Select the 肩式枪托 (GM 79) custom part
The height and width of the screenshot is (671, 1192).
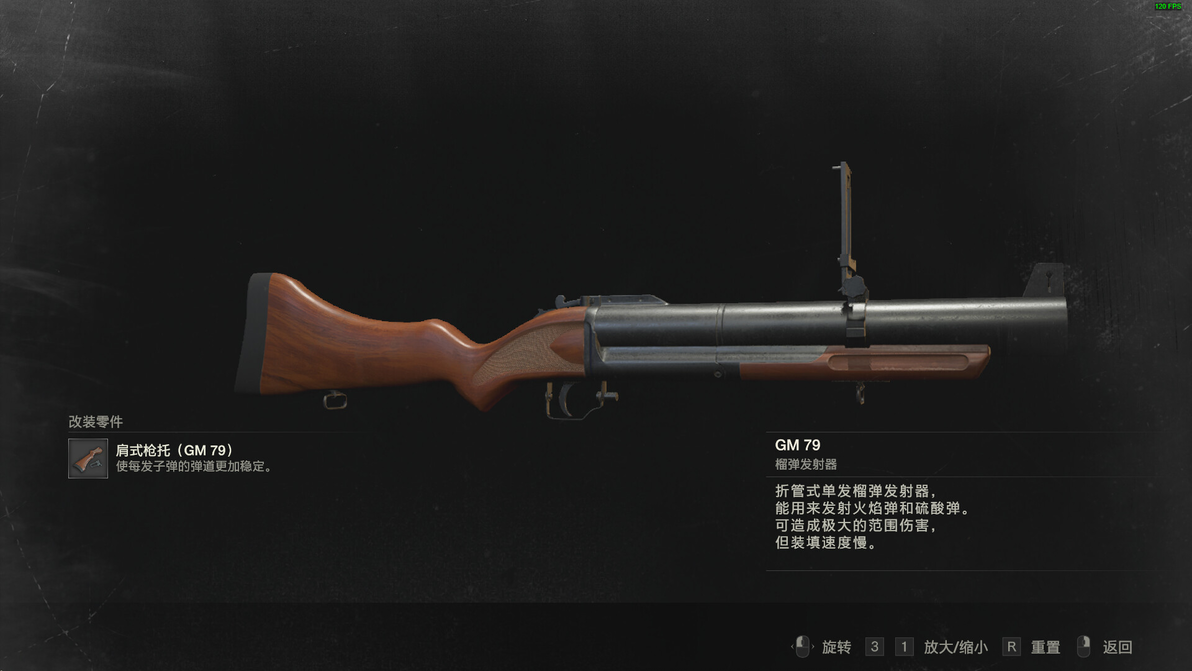(x=88, y=458)
